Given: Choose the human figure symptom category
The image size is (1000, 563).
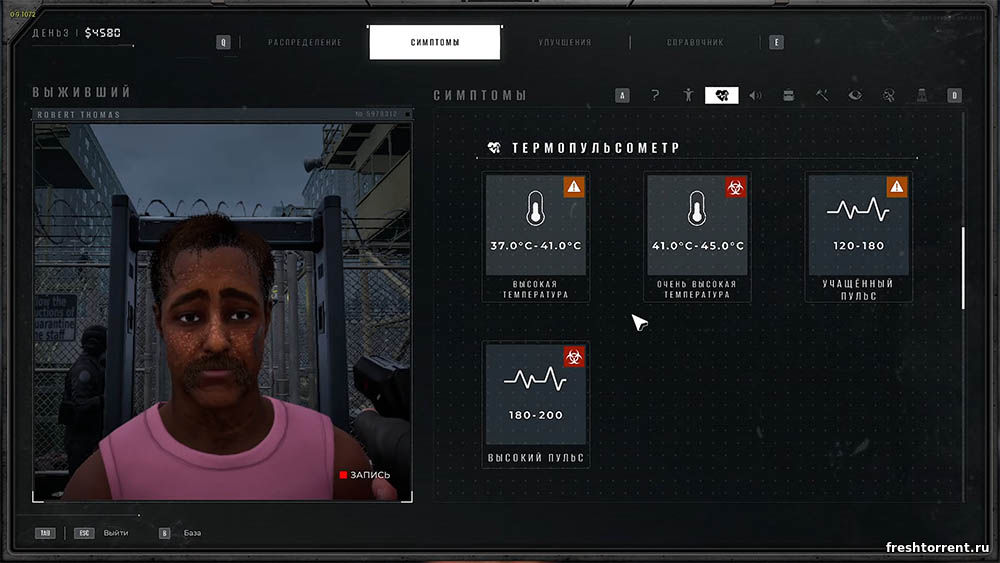Looking at the screenshot, I should coord(688,96).
